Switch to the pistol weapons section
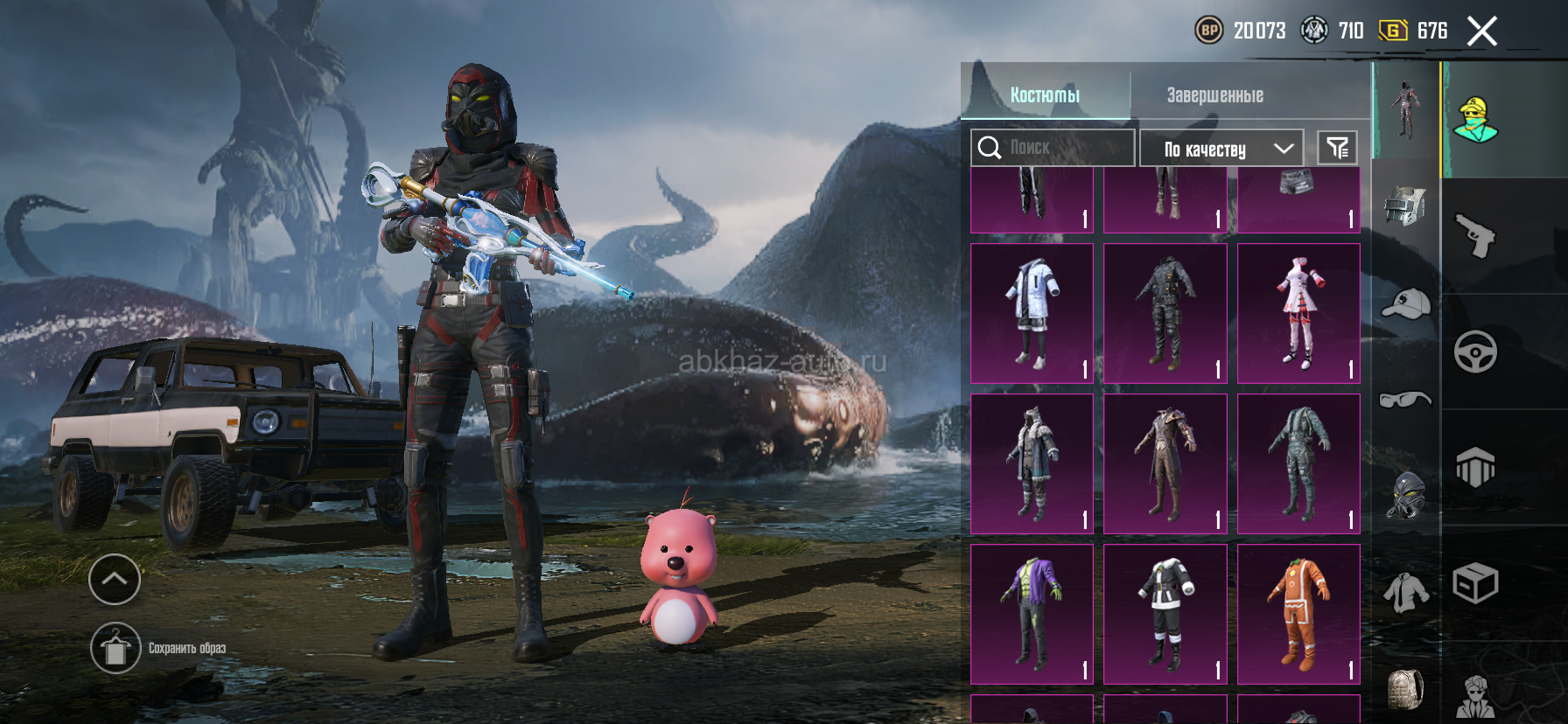1568x724 pixels. click(x=1475, y=236)
